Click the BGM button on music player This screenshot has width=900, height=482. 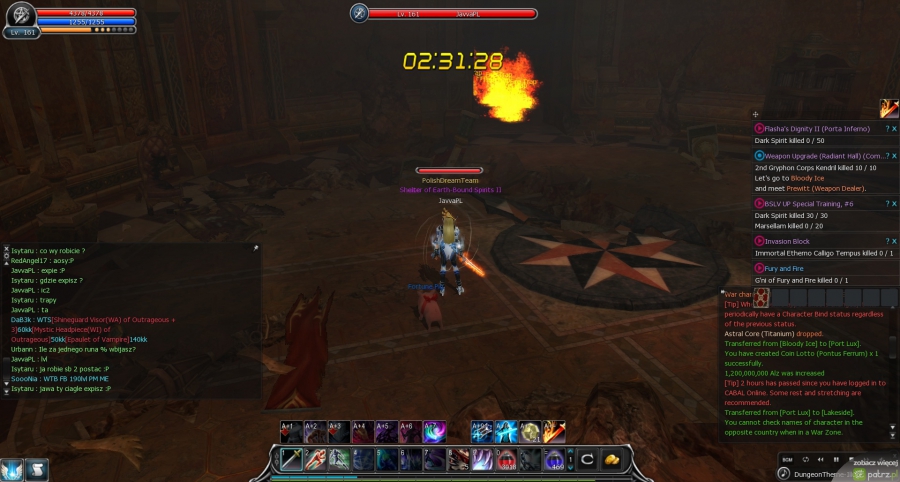click(788, 459)
